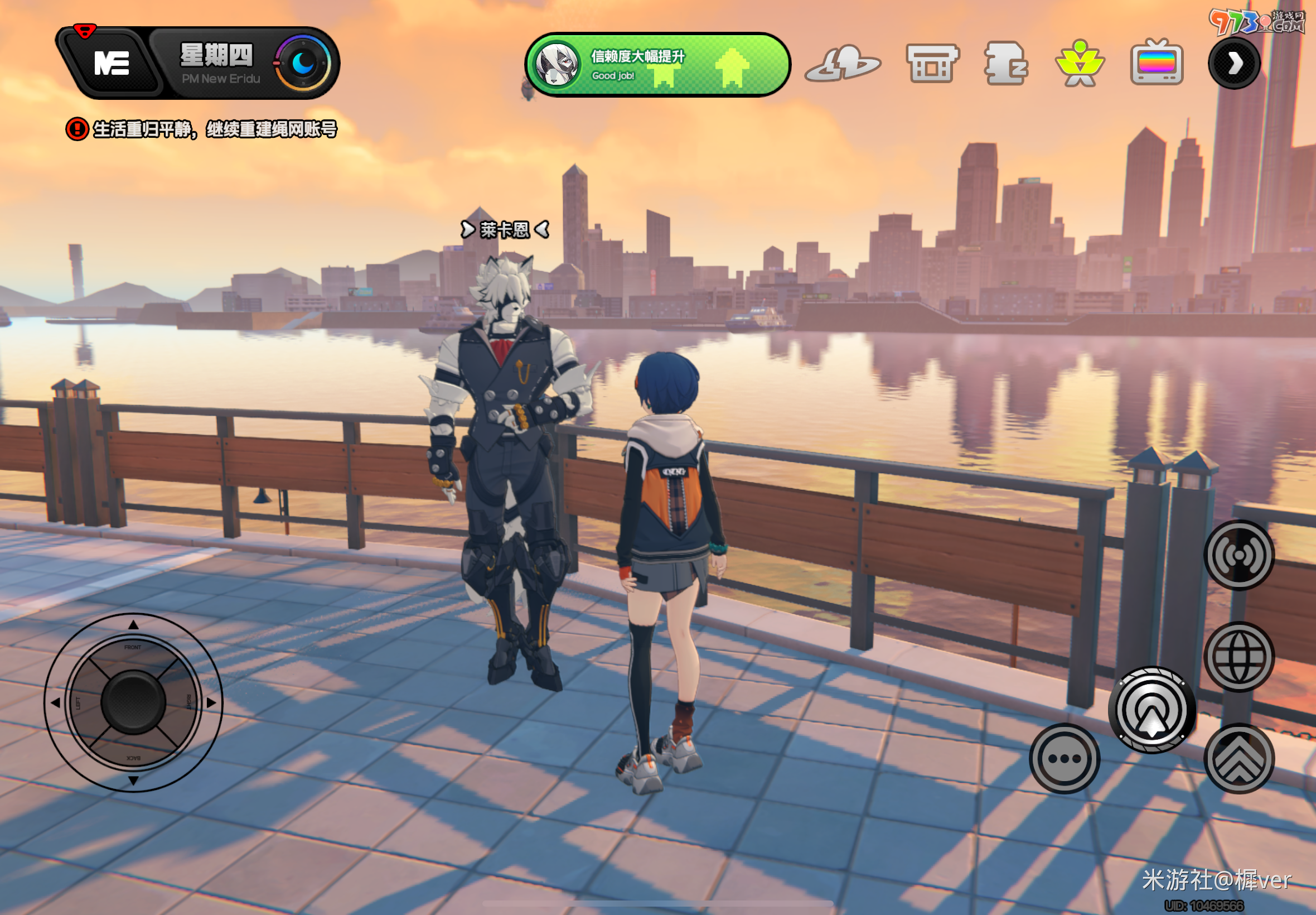This screenshot has width=1316, height=915.
Task: Tap the double chevron sprint button
Action: pos(1238,758)
